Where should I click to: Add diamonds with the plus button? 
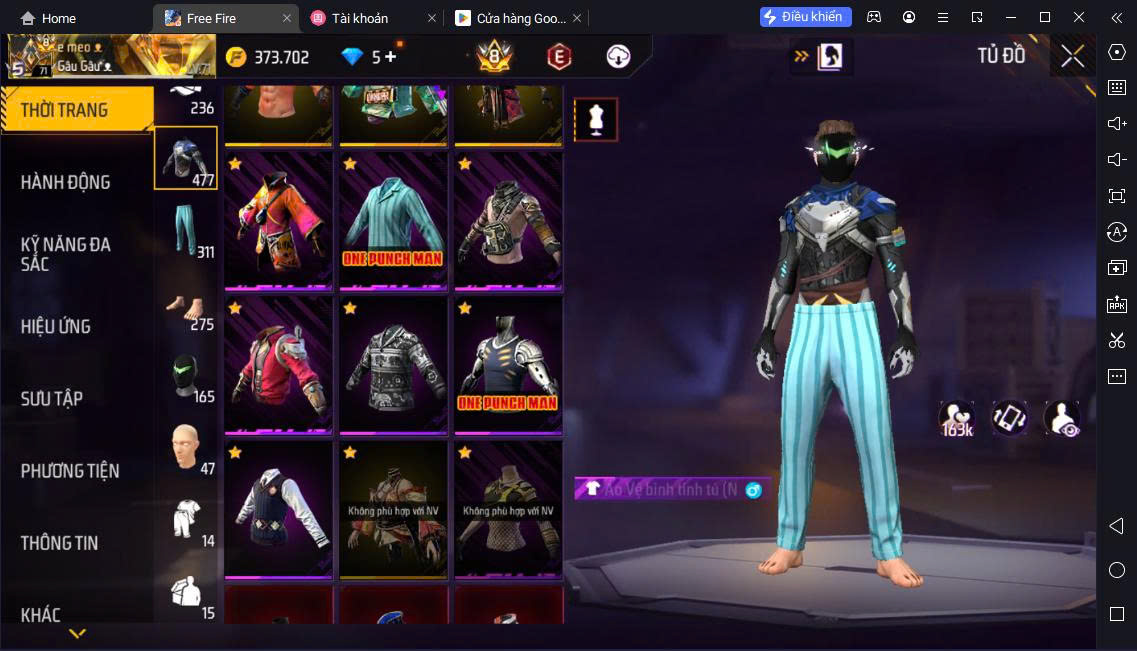point(390,57)
